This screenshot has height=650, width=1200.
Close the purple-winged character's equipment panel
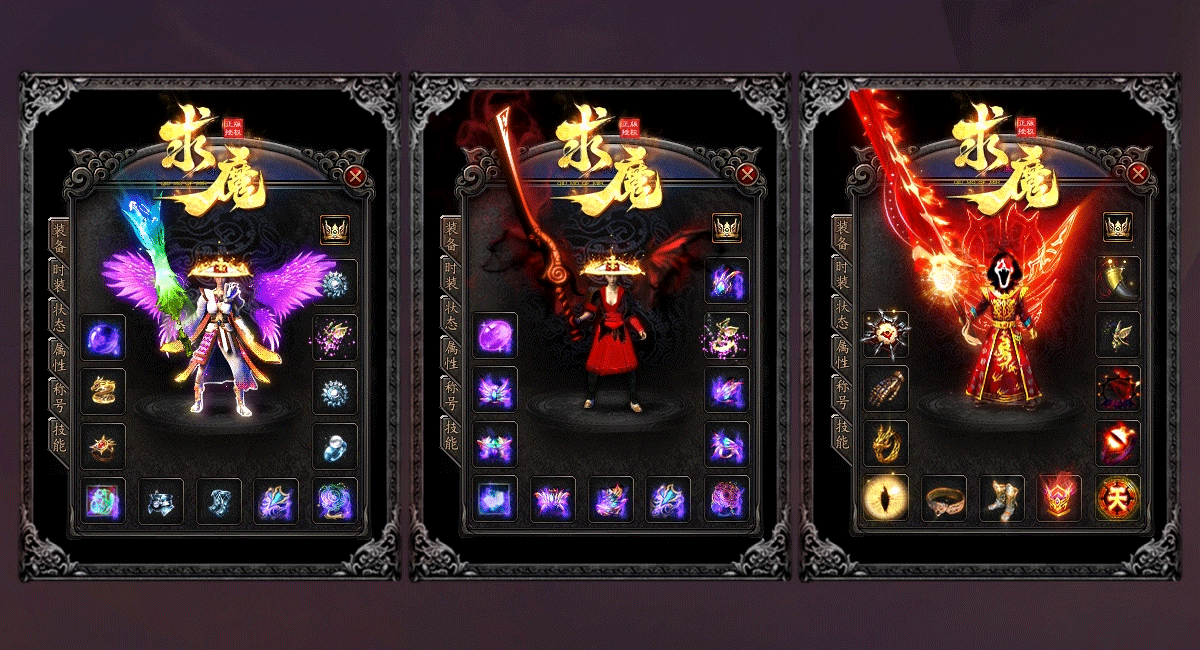click(x=355, y=177)
